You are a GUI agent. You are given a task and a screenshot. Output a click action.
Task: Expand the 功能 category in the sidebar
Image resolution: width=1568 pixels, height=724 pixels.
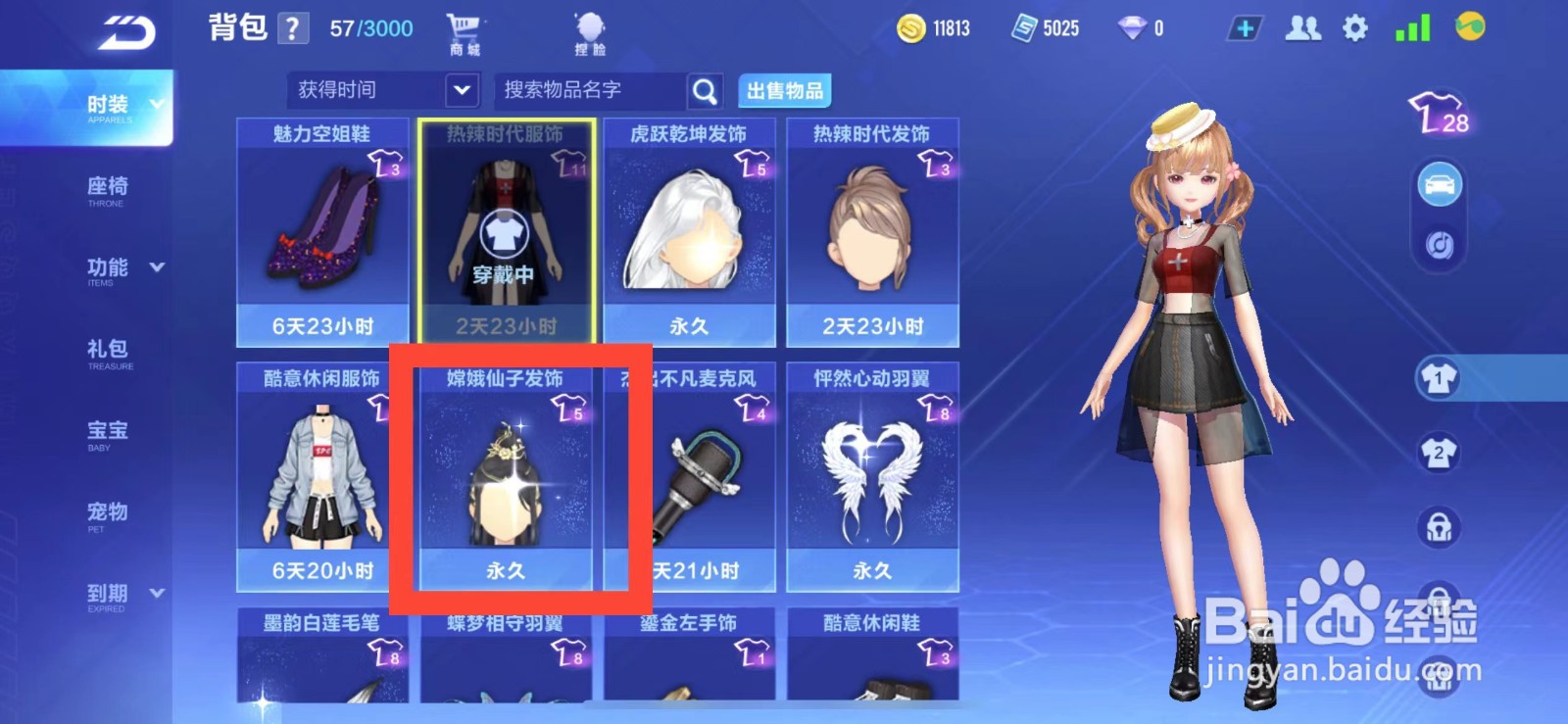click(x=111, y=266)
